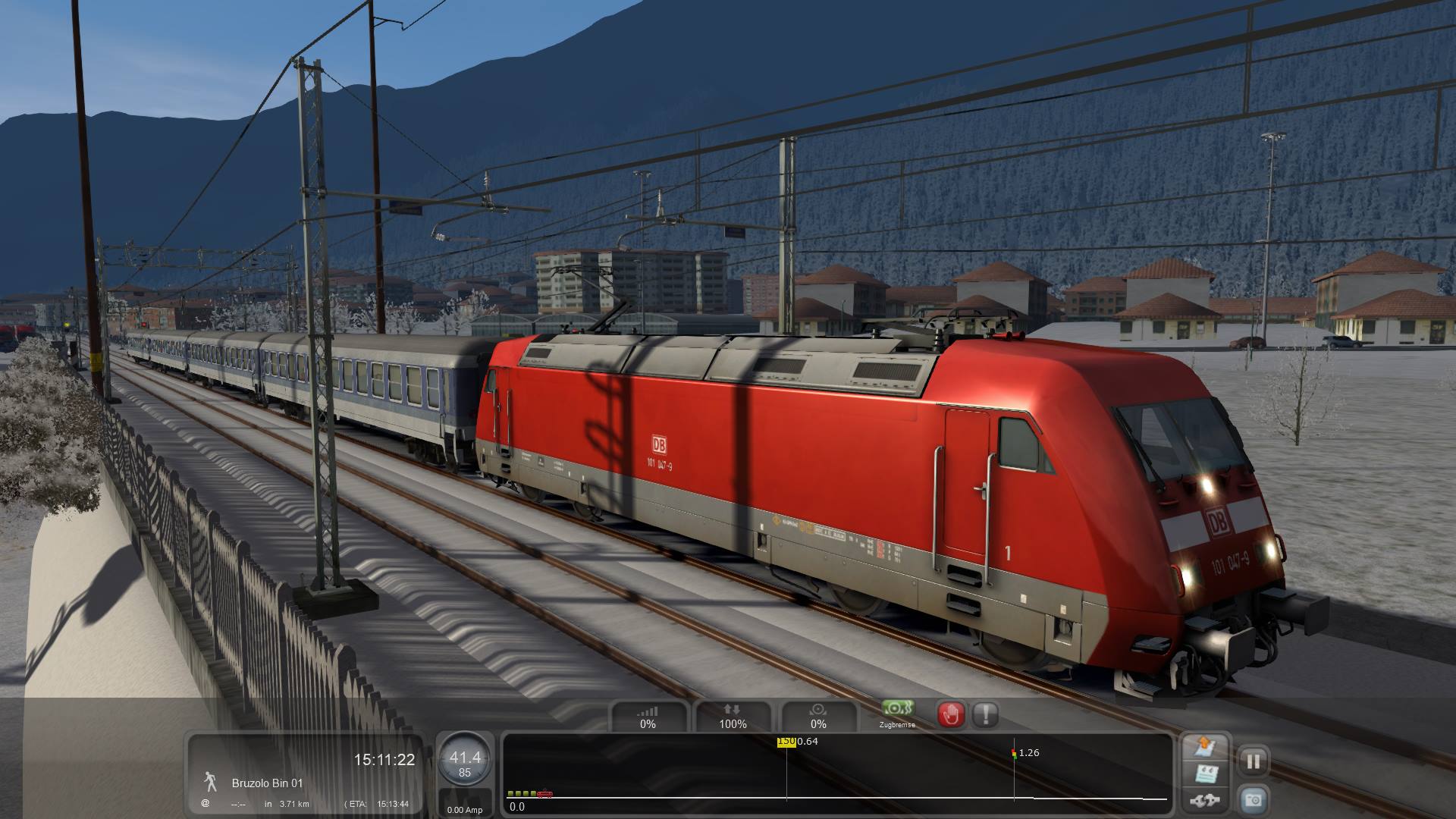
Task: Open the 2D route map
Action: point(1205,746)
